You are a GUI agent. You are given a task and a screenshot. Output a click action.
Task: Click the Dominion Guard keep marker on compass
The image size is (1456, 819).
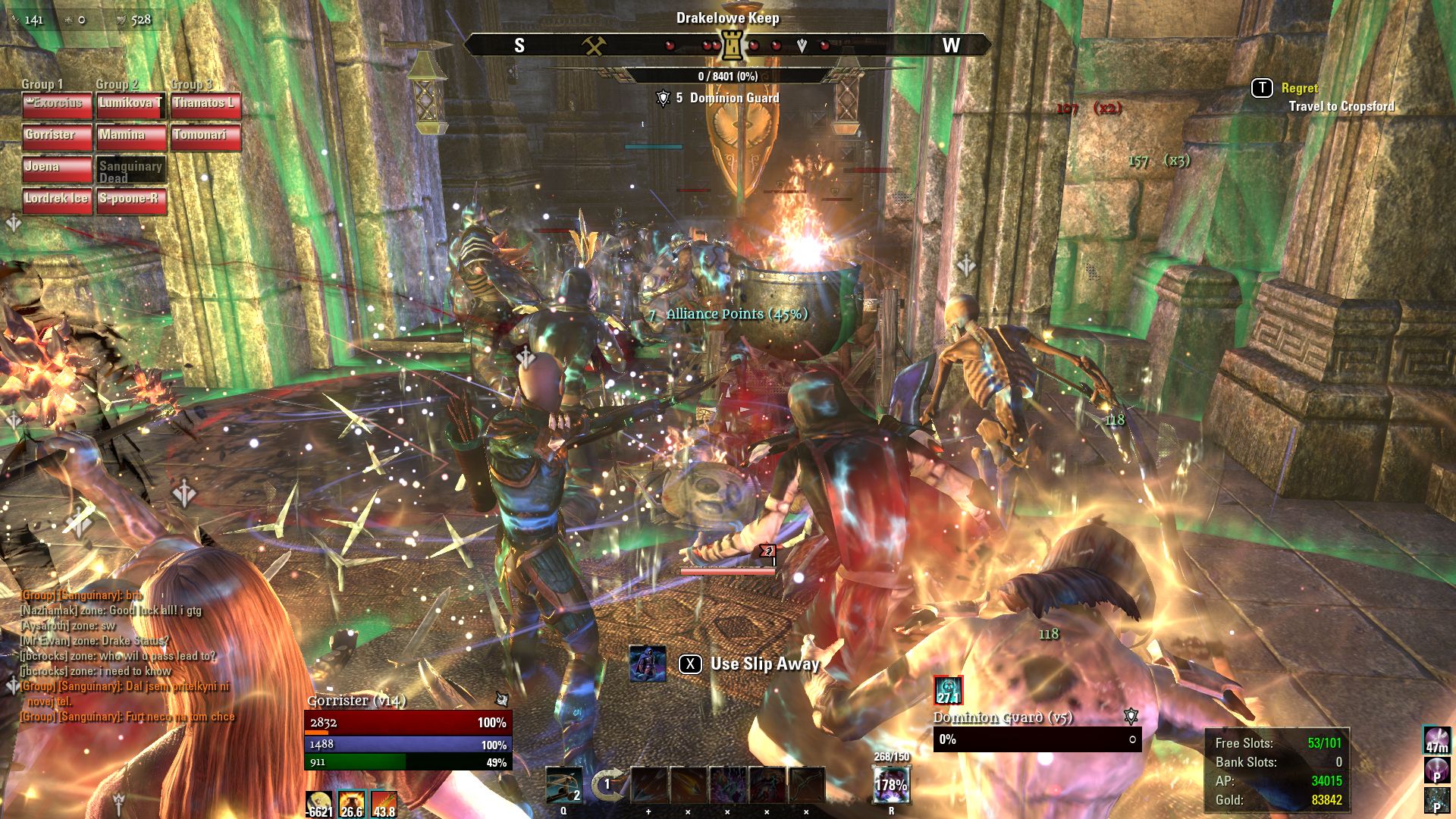[733, 46]
